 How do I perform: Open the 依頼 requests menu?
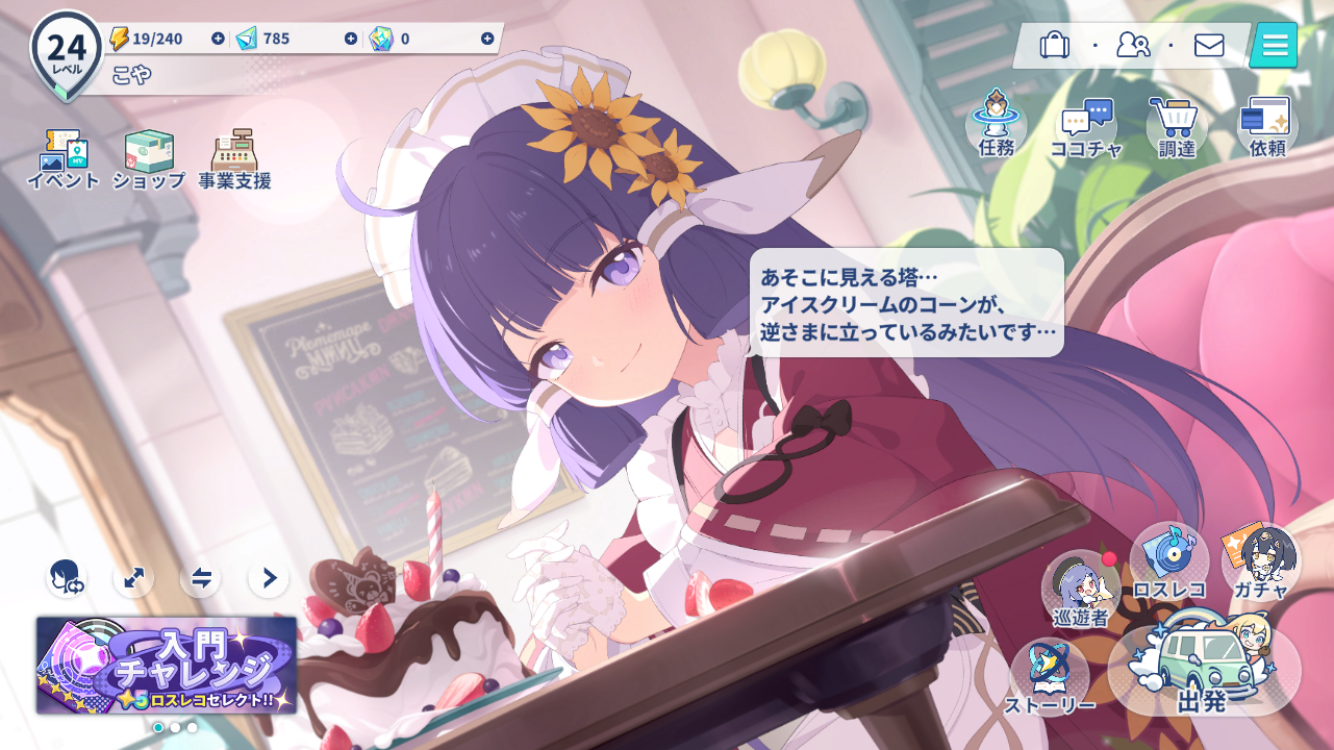pyautogui.click(x=1266, y=126)
